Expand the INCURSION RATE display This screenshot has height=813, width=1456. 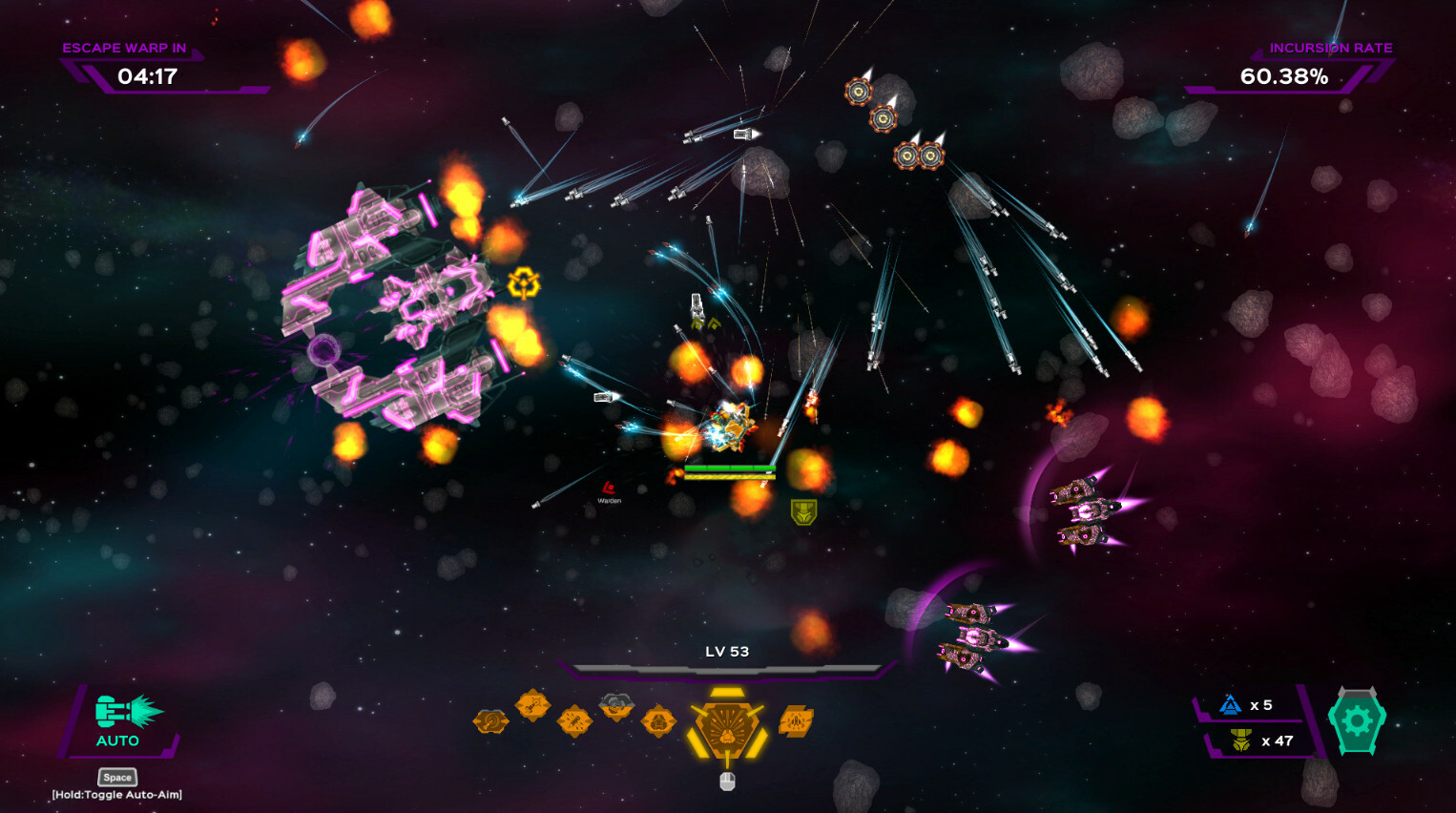click(x=1331, y=47)
